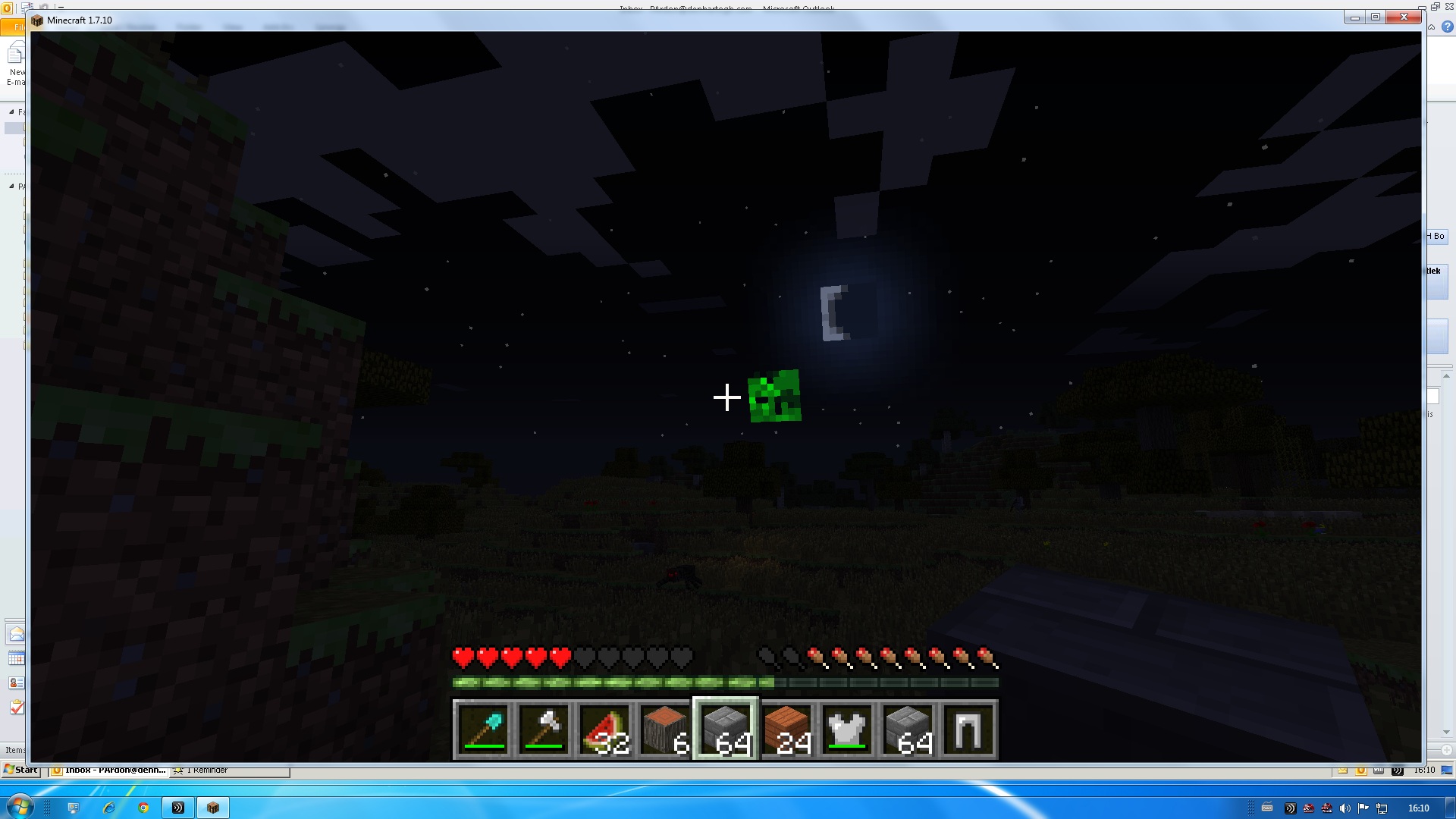Select the iron chestplate in the hotbar
Viewport: 1456px width, 819px height.
pyautogui.click(x=848, y=726)
